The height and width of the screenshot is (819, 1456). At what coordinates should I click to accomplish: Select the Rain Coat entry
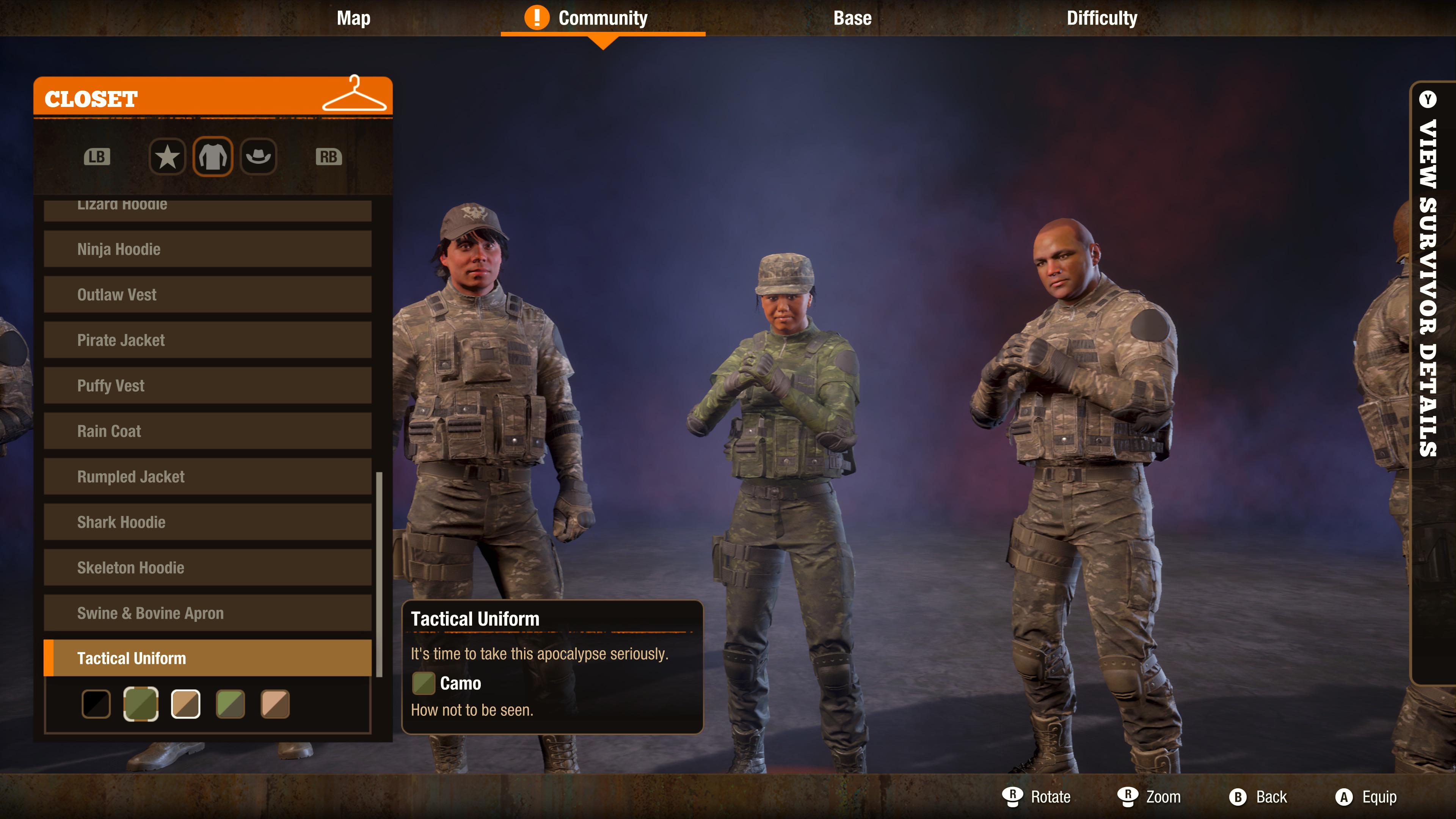tap(207, 431)
